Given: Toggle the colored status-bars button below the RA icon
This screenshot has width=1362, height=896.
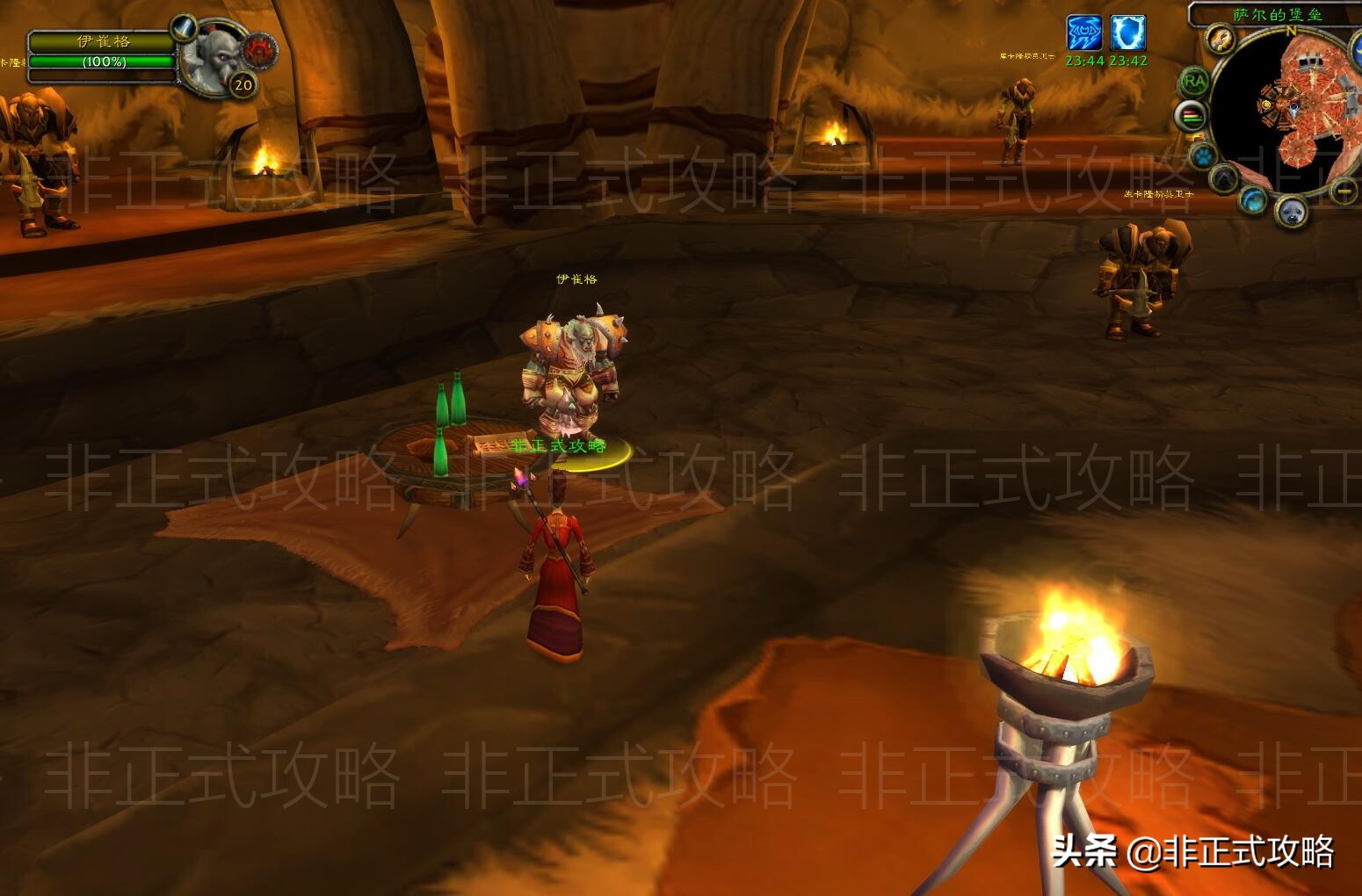Looking at the screenshot, I should pos(1193,117).
